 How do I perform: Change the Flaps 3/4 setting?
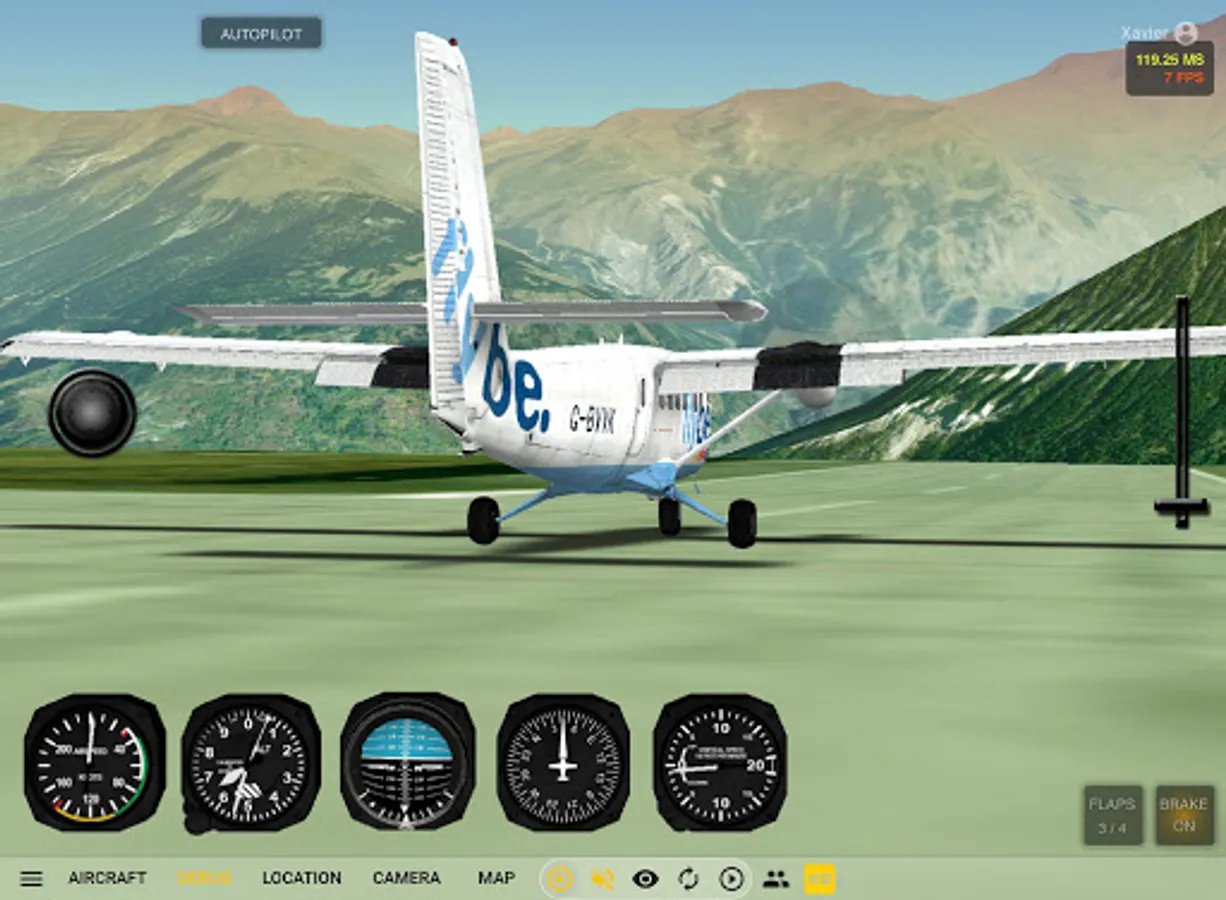tap(1113, 815)
